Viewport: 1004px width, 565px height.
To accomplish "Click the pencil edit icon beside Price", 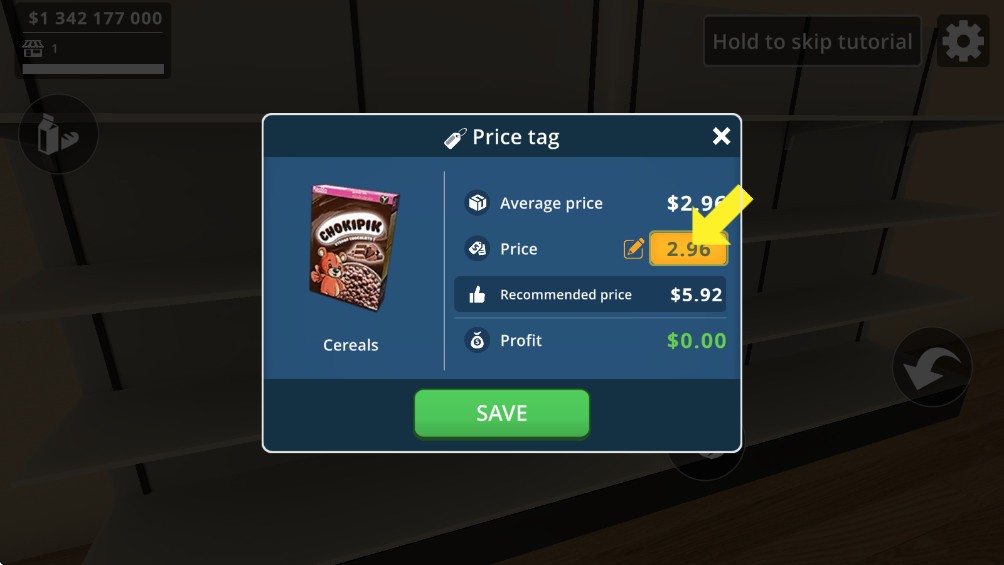I will [x=634, y=249].
